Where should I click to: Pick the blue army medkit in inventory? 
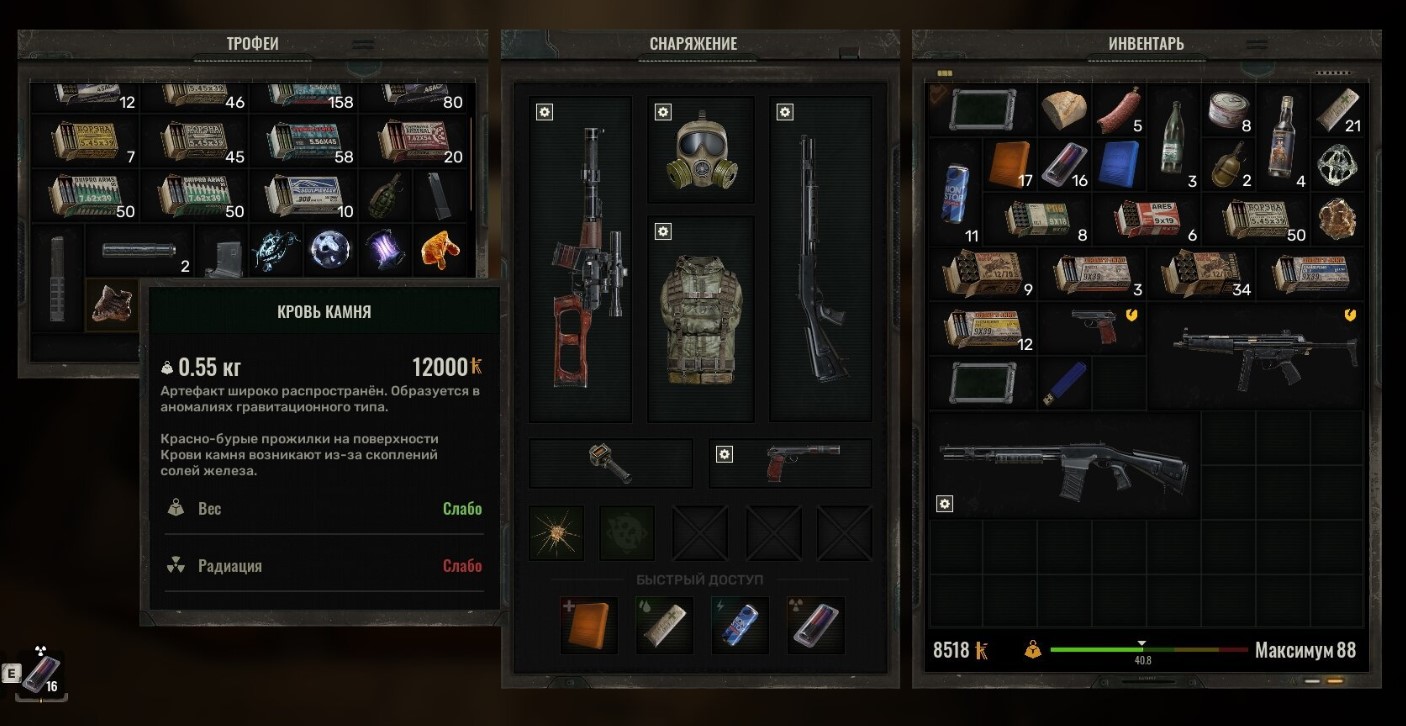pyautogui.click(x=1118, y=164)
